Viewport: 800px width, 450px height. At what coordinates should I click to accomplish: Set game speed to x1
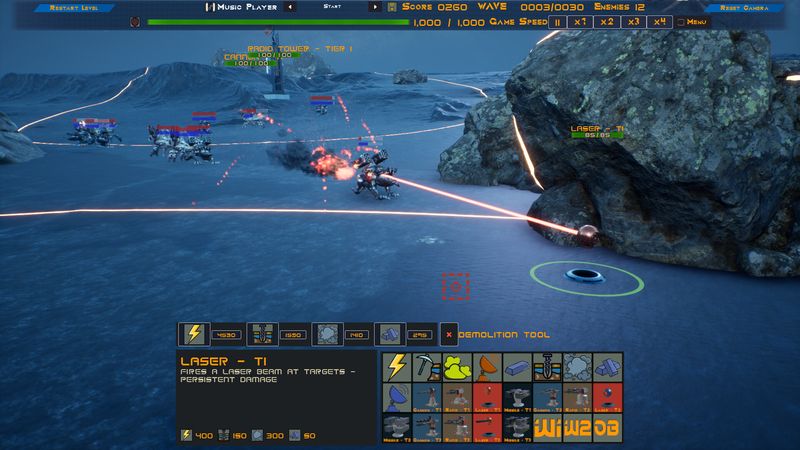(580, 21)
